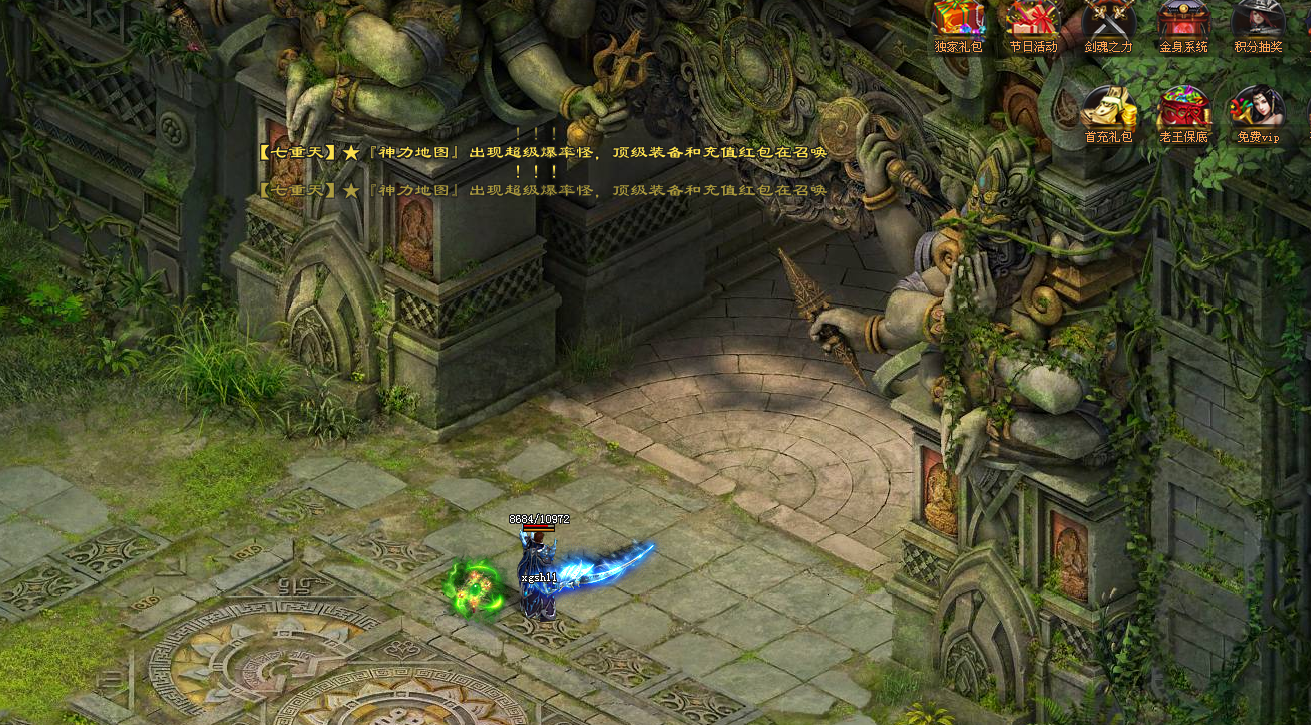The width and height of the screenshot is (1311, 725).
Task: Open the 独家礼包 exclusive gift pack
Action: pyautogui.click(x=959, y=22)
